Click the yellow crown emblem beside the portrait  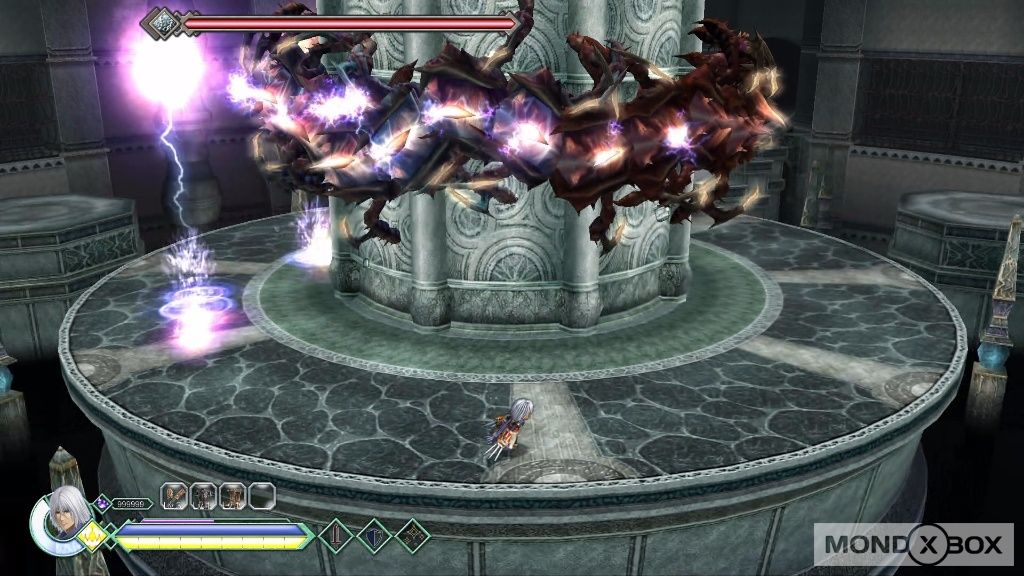pos(95,537)
